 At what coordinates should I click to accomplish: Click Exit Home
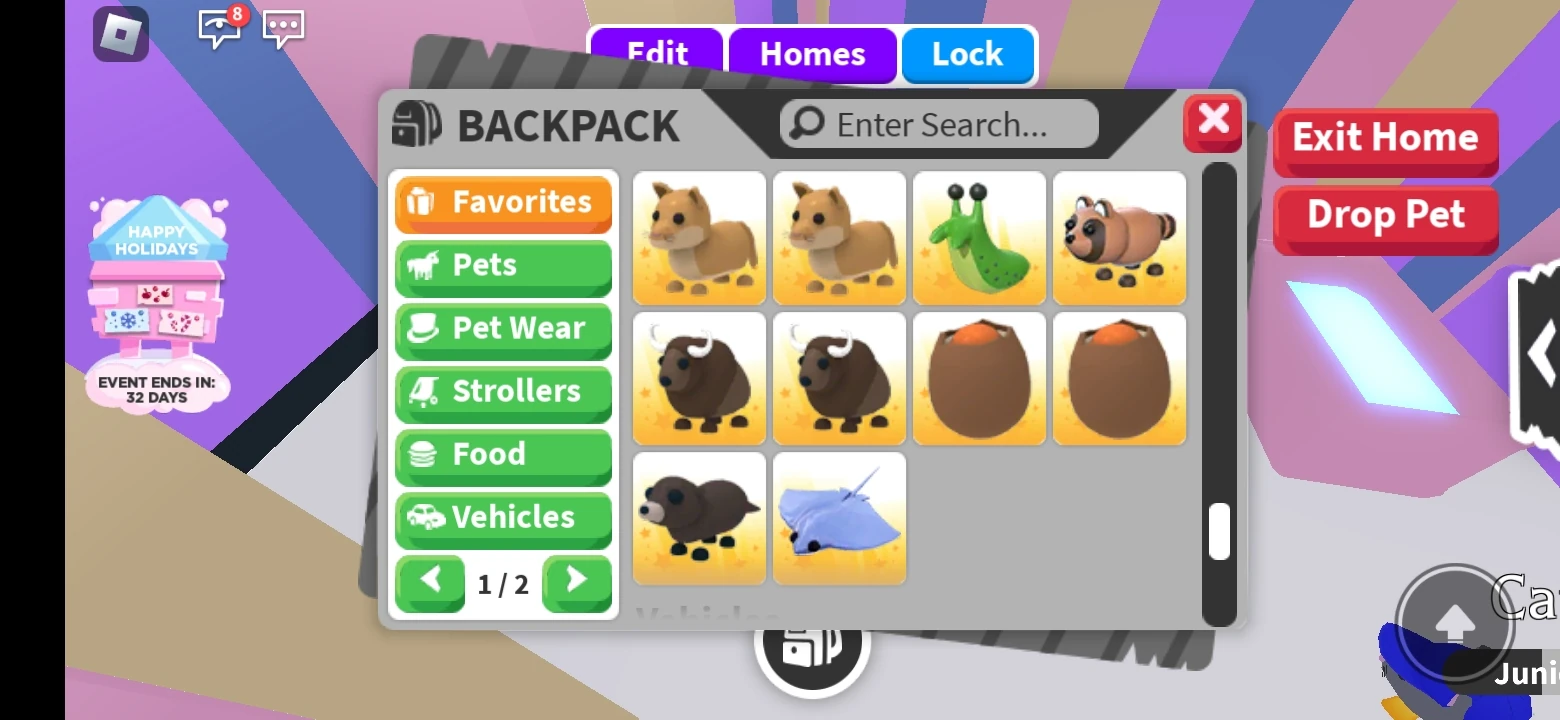point(1386,139)
